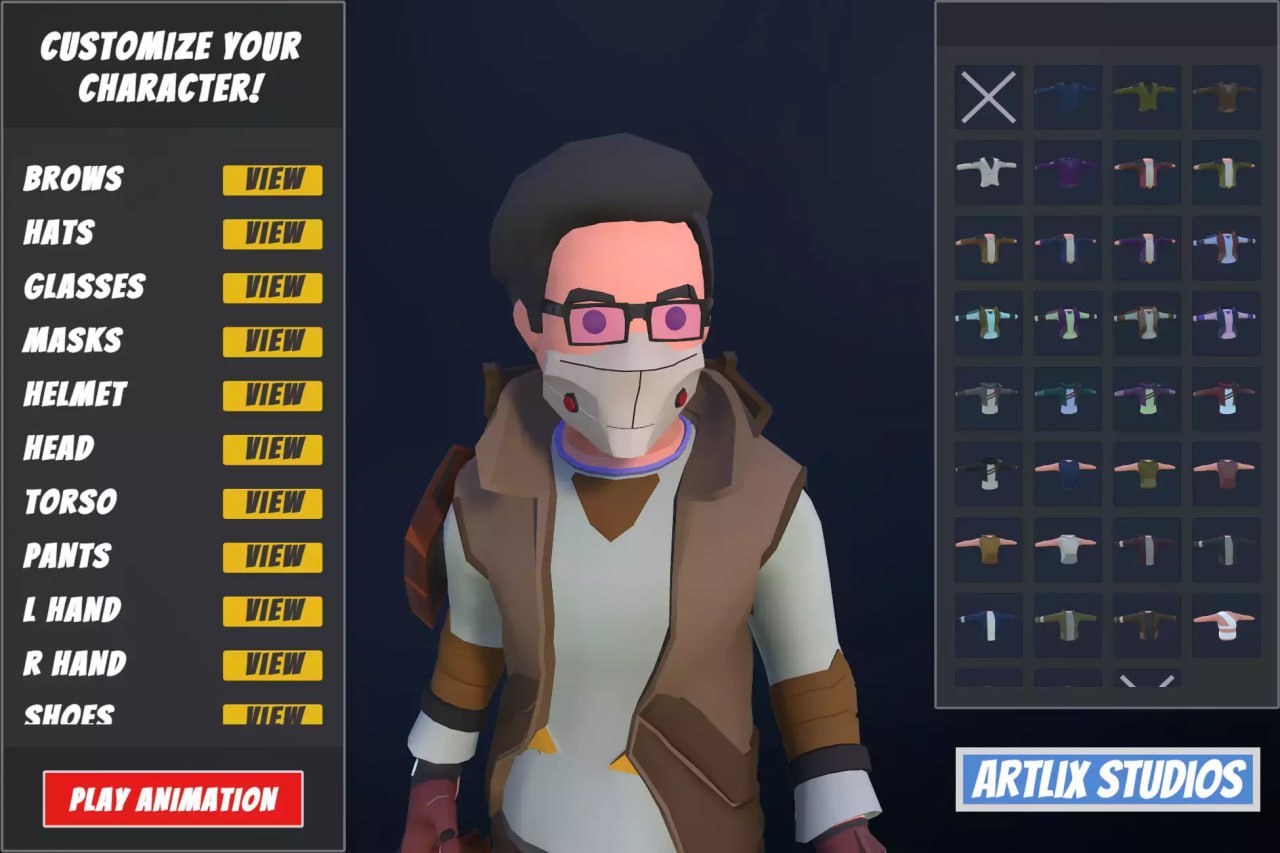View the Hats options

pyautogui.click(x=272, y=234)
